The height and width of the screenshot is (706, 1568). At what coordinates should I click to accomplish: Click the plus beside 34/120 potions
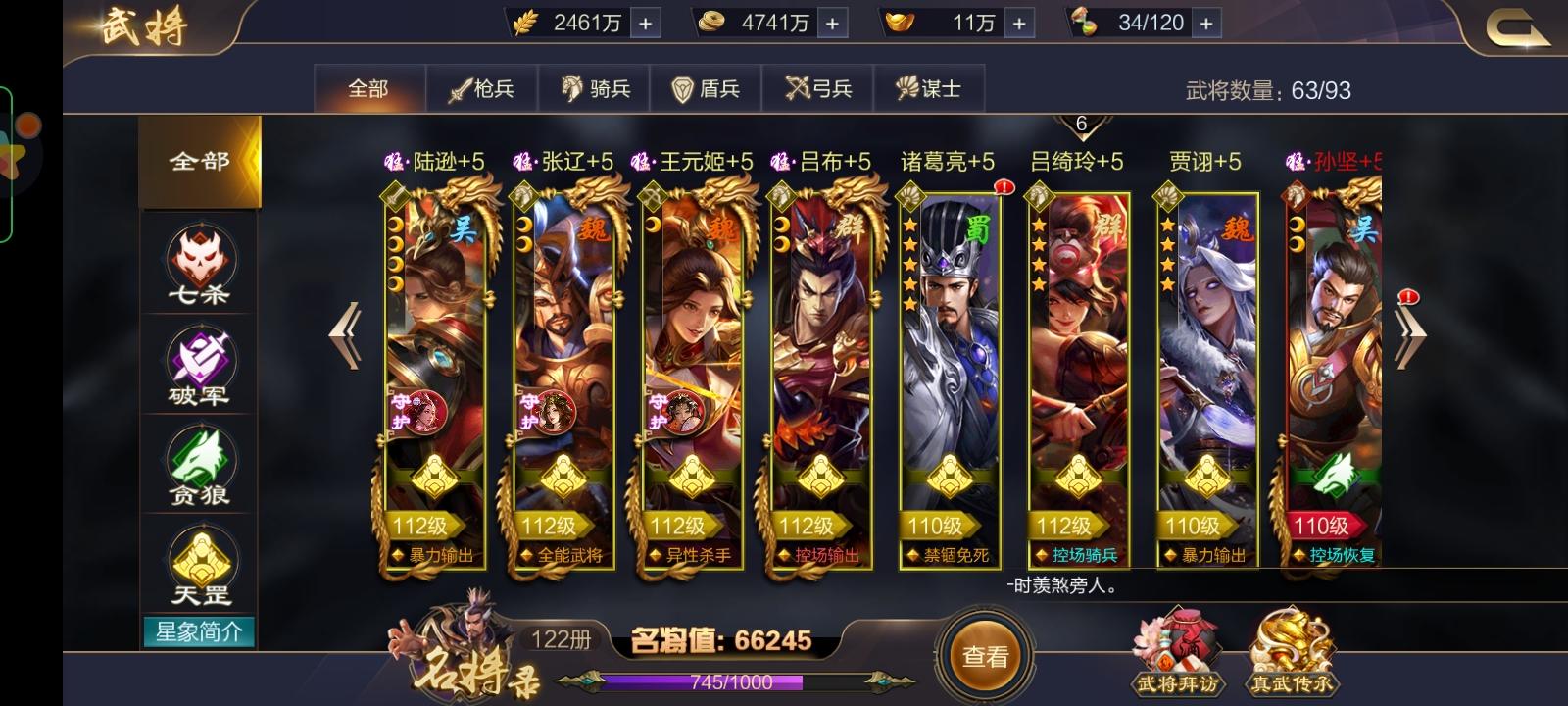pyautogui.click(x=1206, y=22)
